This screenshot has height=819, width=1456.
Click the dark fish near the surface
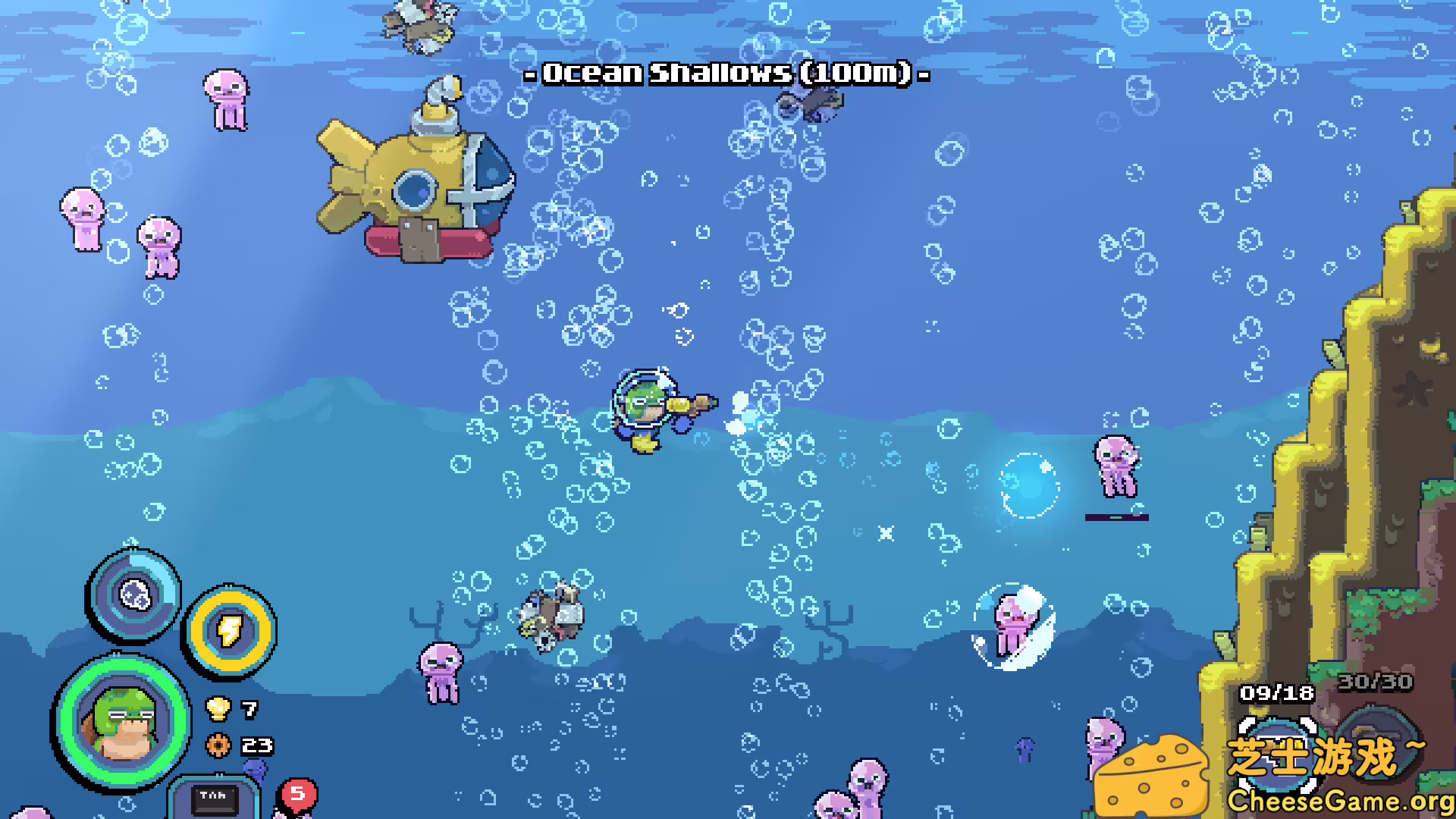813,102
